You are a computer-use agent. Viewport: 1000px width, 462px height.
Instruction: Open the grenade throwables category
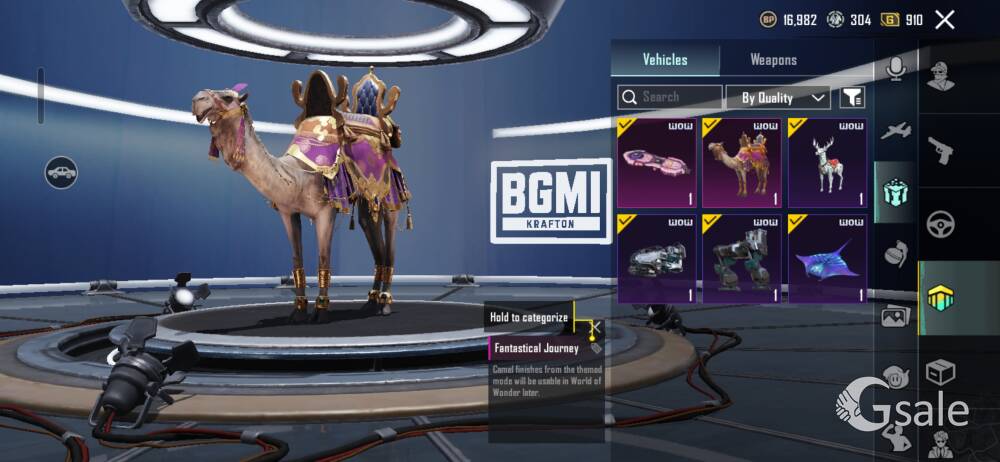(x=895, y=254)
